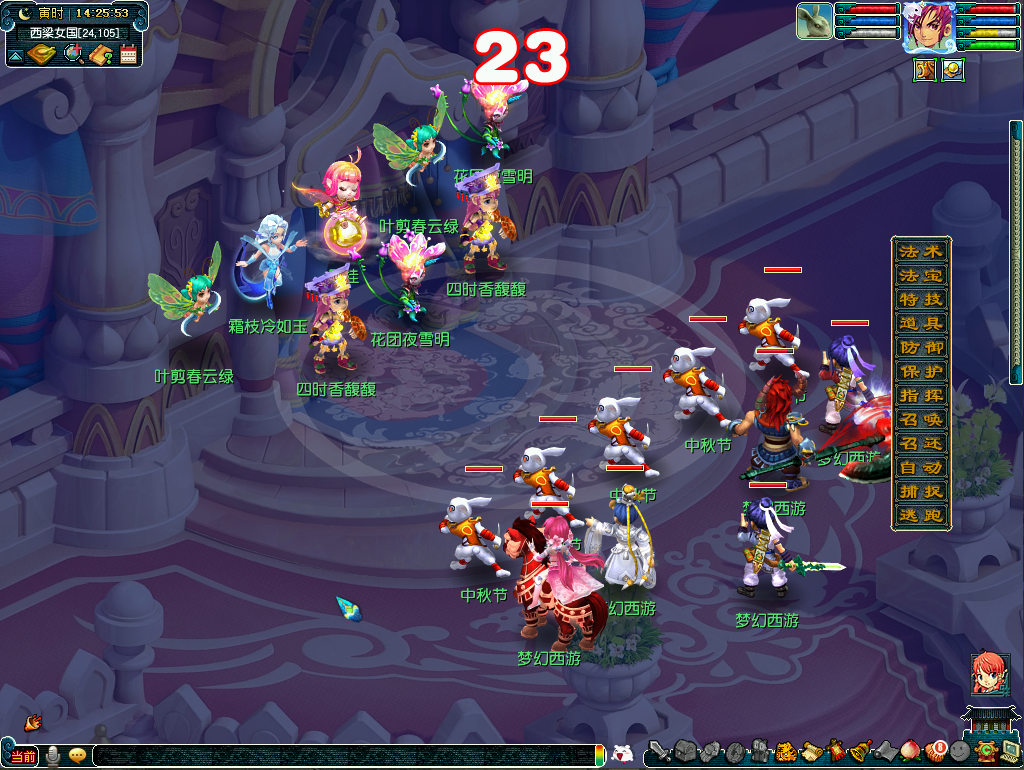The height and width of the screenshot is (770, 1024).
Task: Select the 捕捉 (Capture) command
Action: click(x=920, y=492)
